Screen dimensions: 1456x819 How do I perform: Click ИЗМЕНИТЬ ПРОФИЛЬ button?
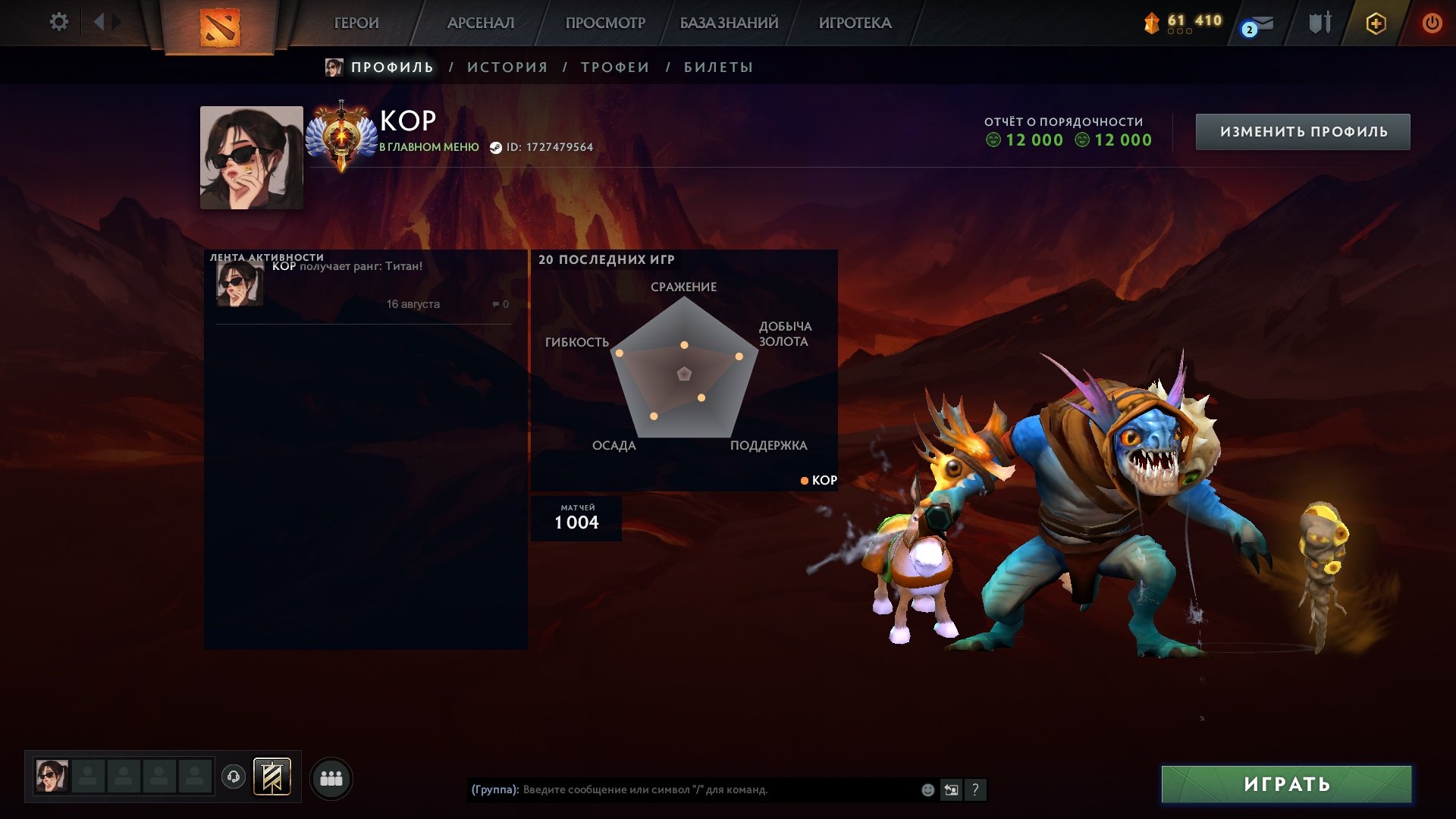click(1301, 130)
